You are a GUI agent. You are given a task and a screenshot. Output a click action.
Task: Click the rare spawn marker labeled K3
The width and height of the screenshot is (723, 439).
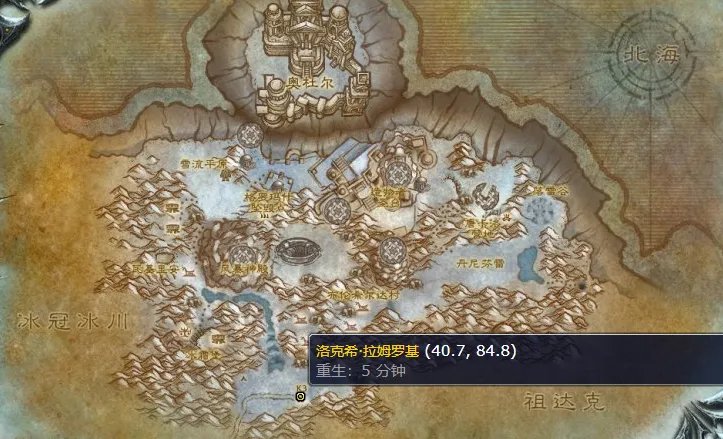pyautogui.click(x=301, y=396)
